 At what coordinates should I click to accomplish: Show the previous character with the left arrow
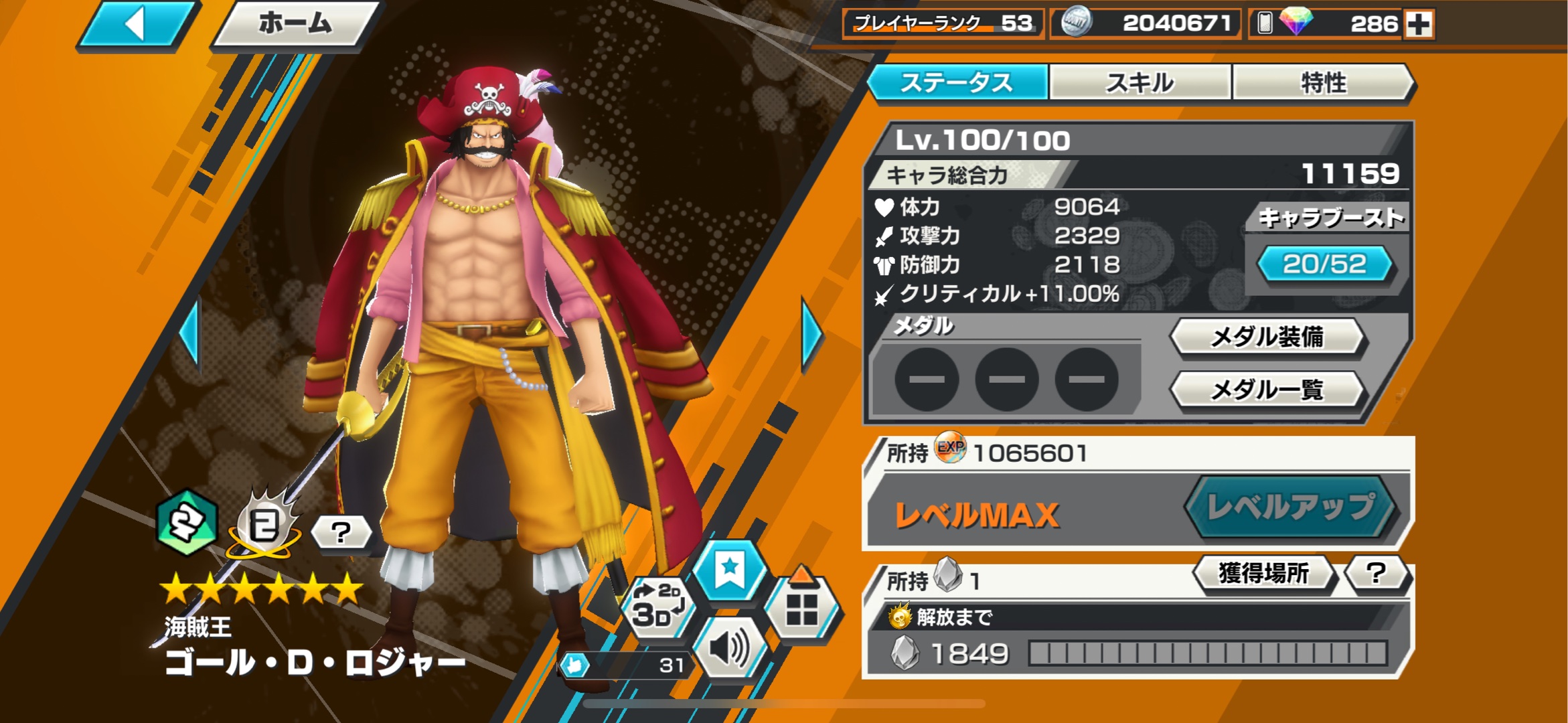coord(191,333)
